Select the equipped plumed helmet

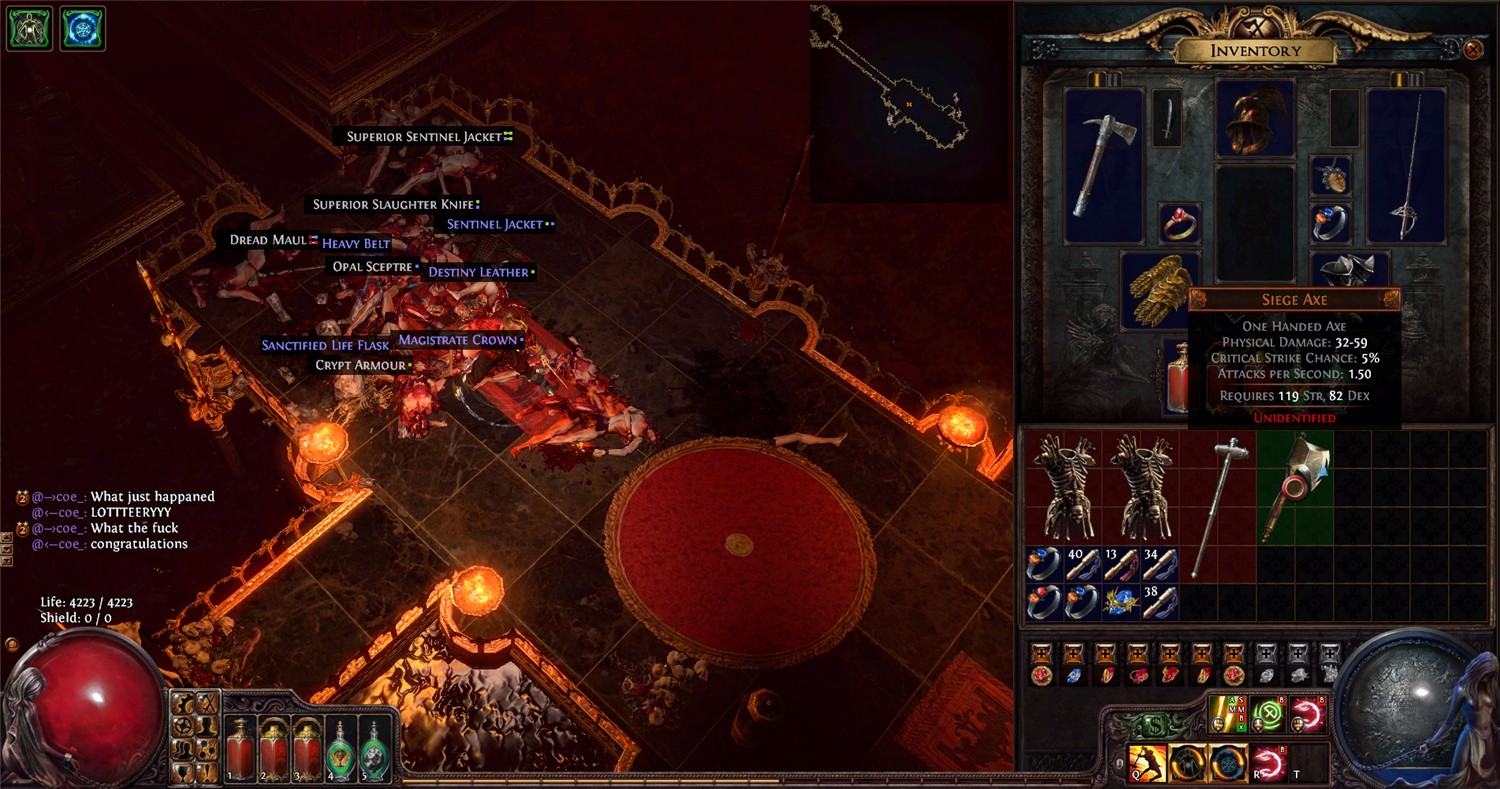point(1255,119)
